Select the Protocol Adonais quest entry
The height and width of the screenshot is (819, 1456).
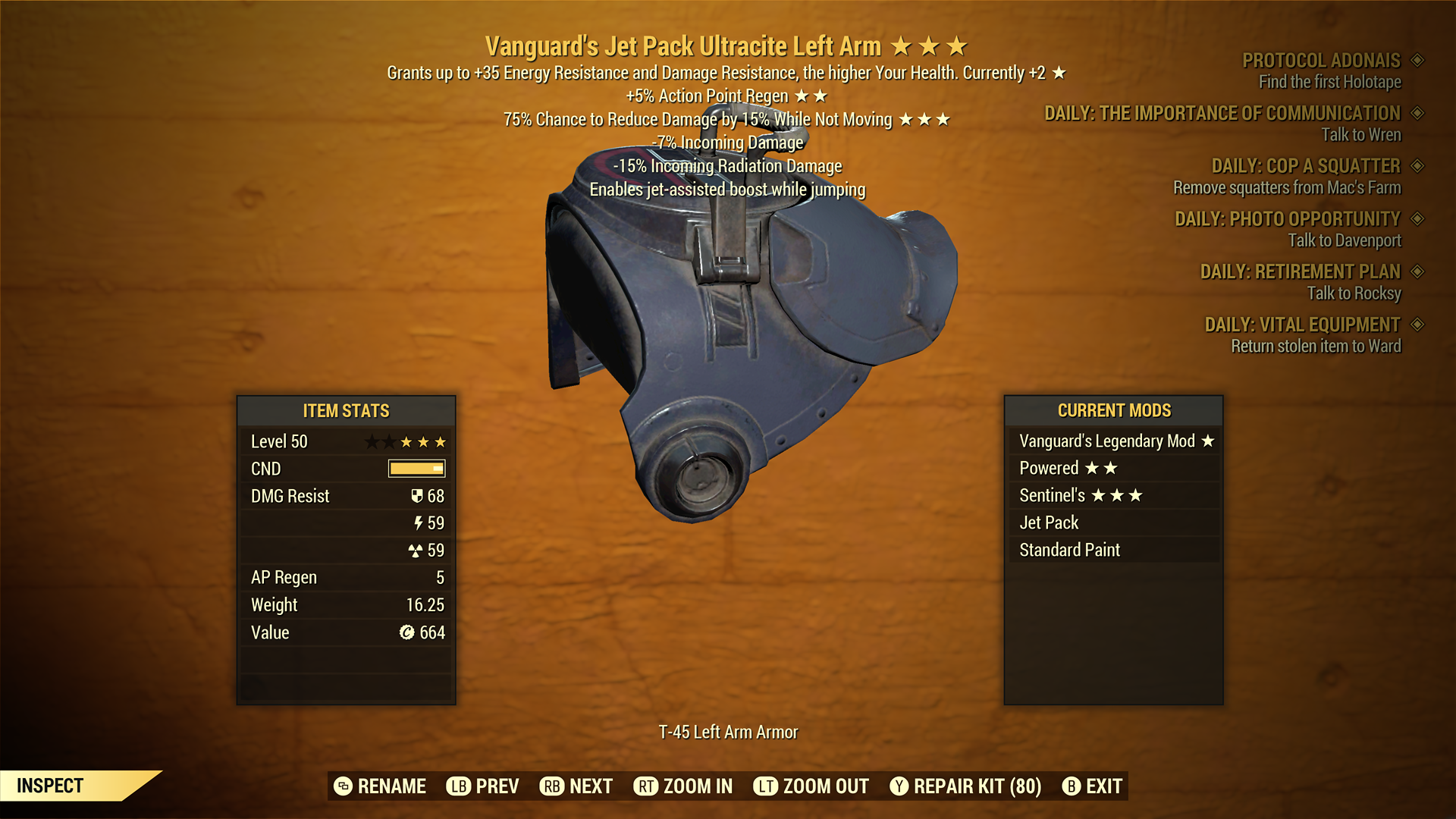coord(1321,61)
